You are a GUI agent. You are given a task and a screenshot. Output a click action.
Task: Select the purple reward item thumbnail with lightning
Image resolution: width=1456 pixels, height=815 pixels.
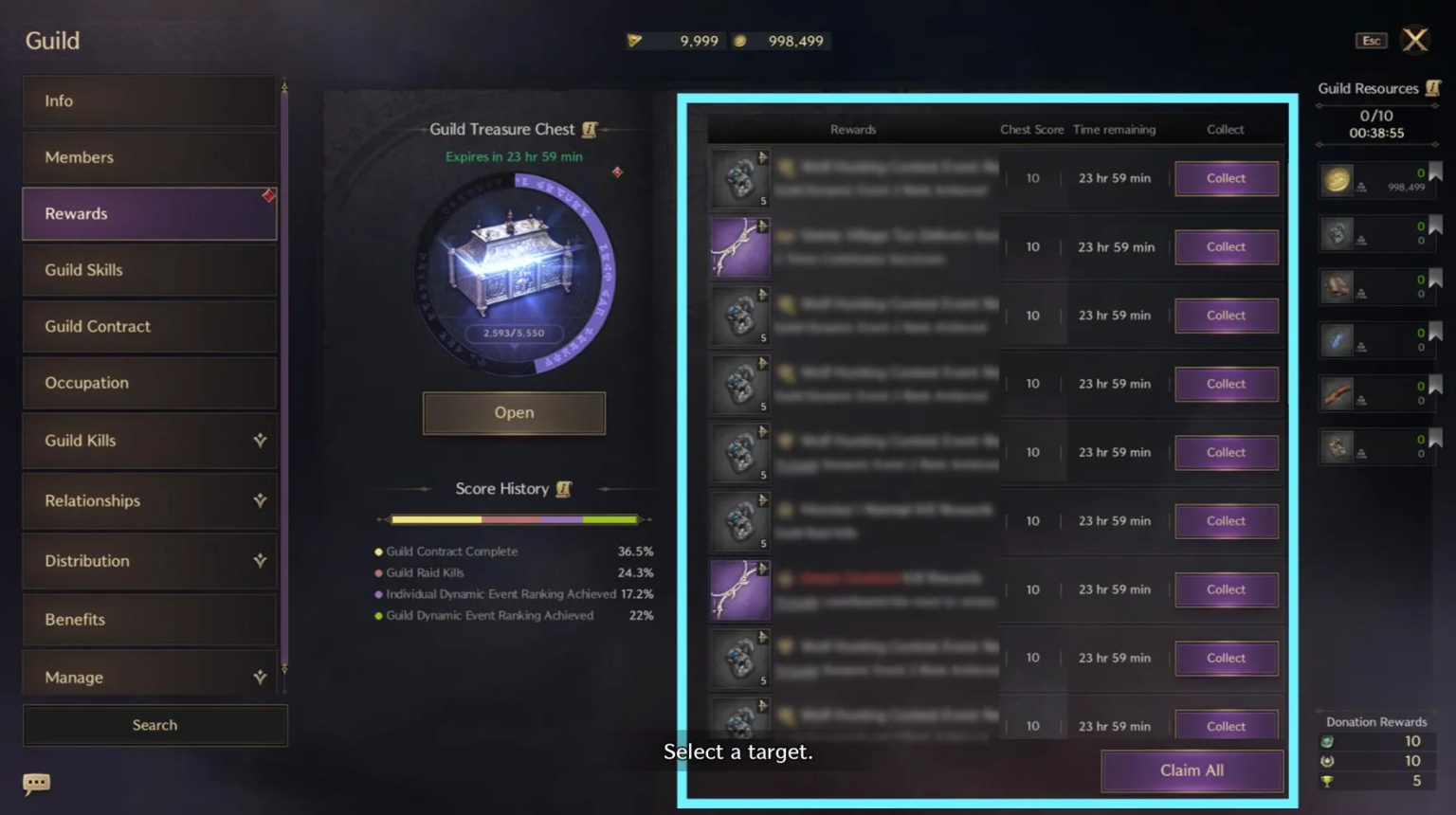coord(739,246)
